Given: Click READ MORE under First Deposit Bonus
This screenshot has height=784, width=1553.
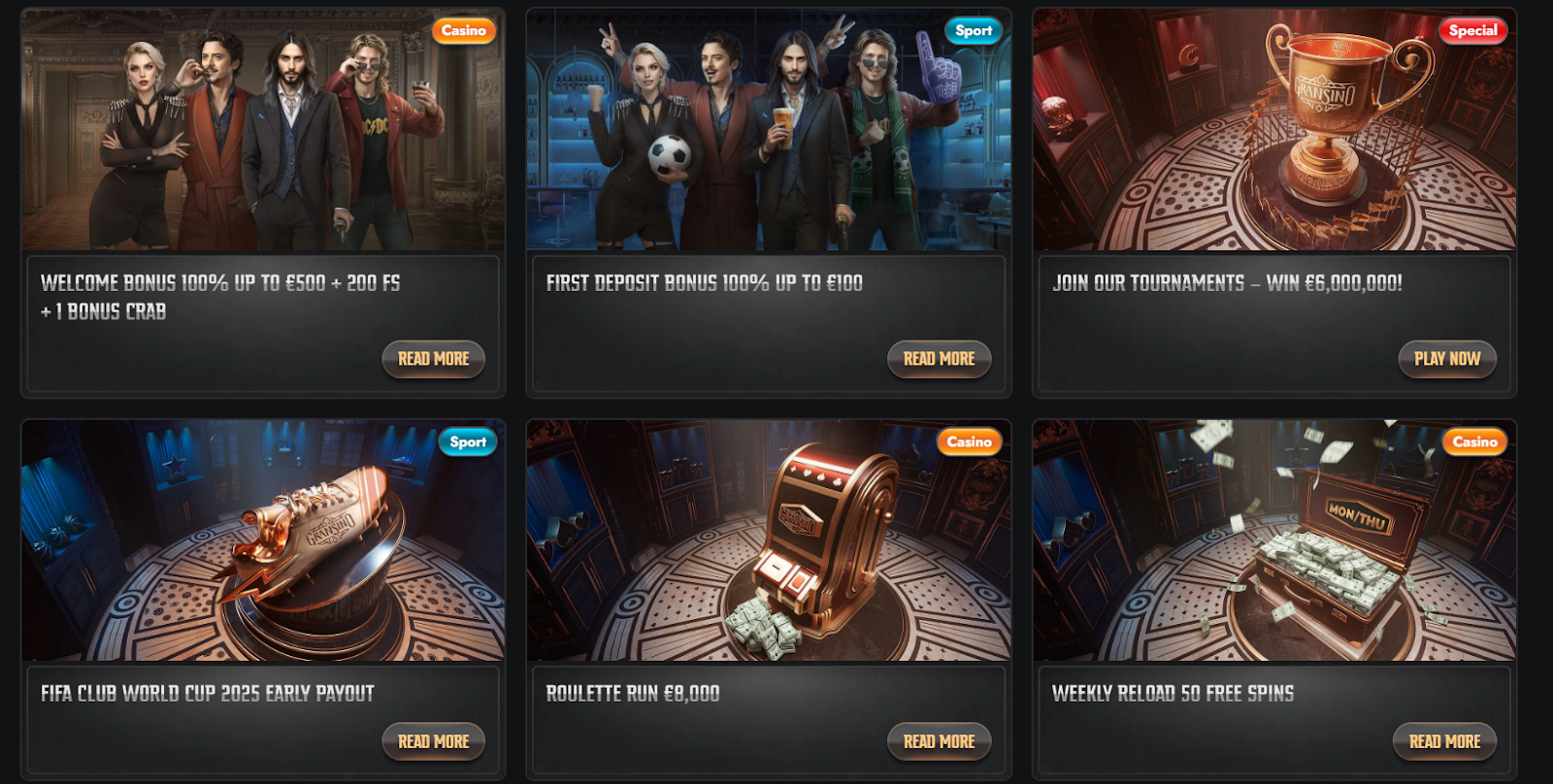Looking at the screenshot, I should tap(939, 359).
